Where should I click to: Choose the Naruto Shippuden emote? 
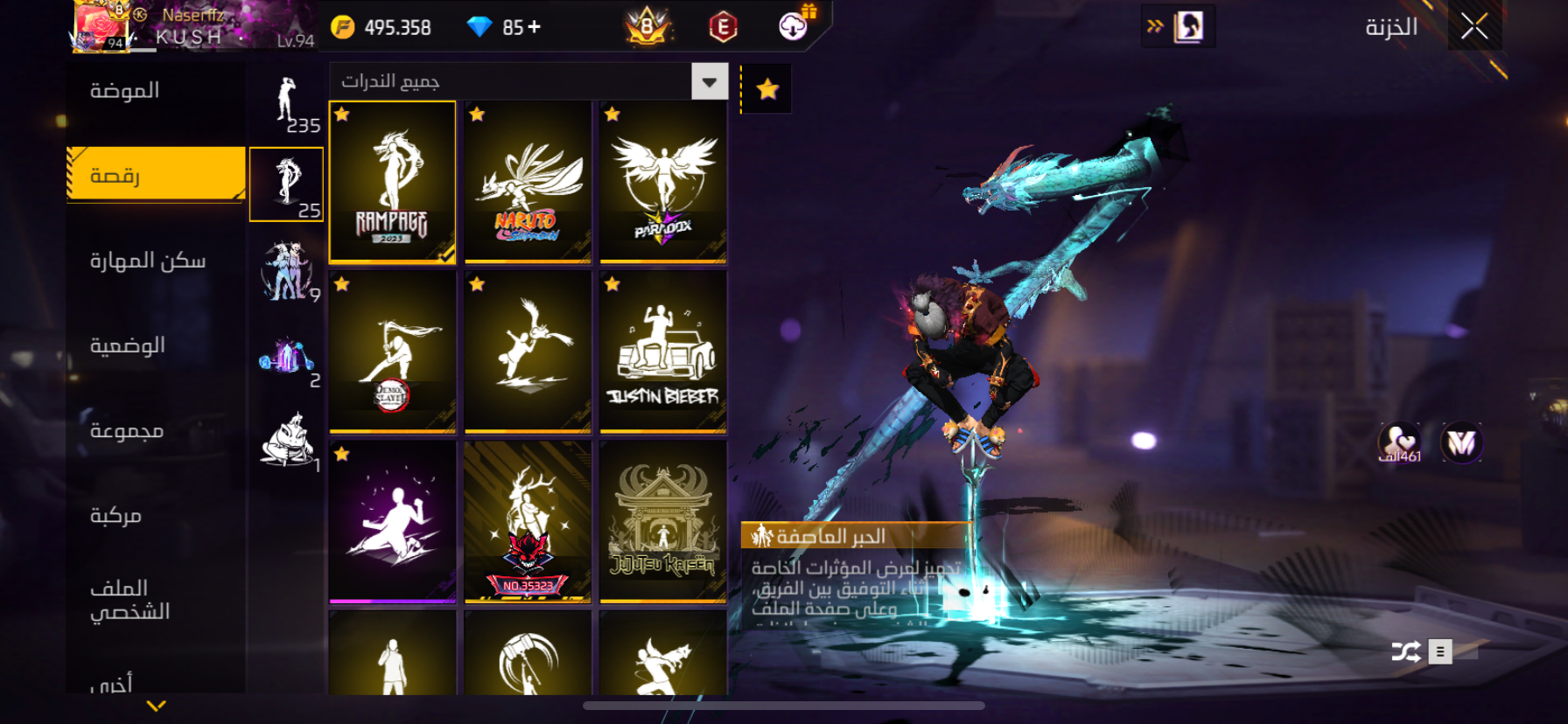pyautogui.click(x=528, y=181)
